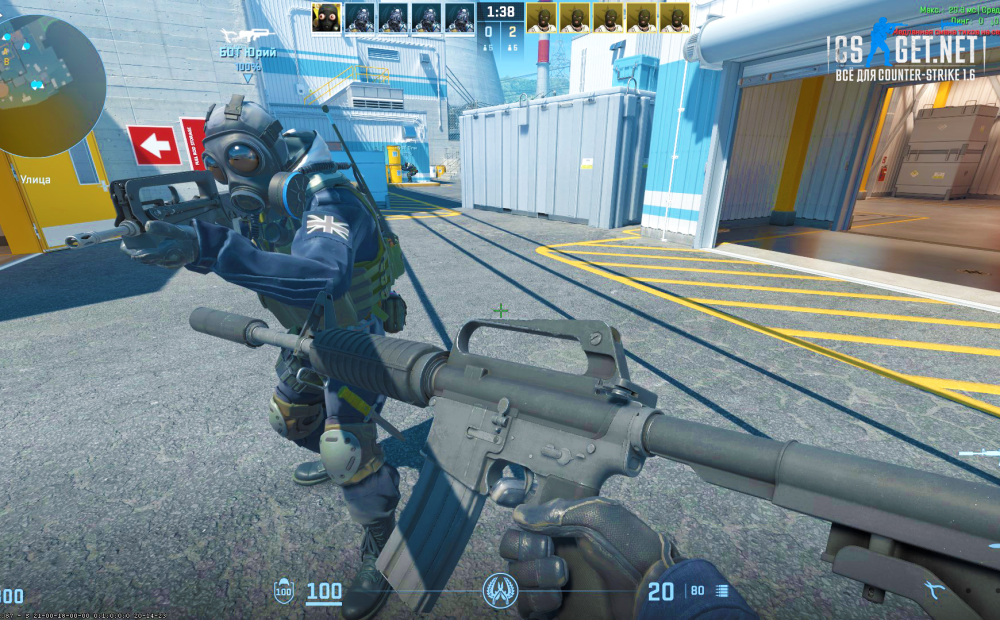Click the Counter-Terrorist emblem on the bottom HUD
The height and width of the screenshot is (620, 1000).
pyautogui.click(x=499, y=590)
